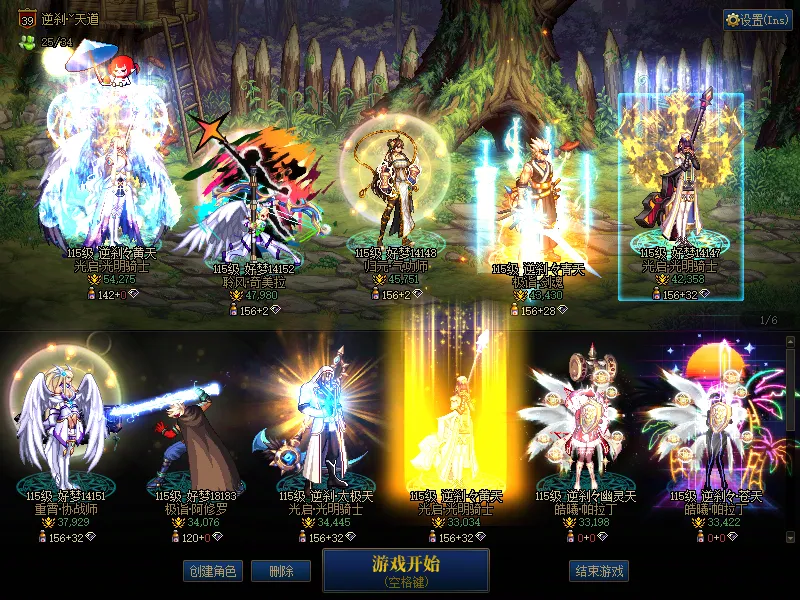This screenshot has height=600, width=800.
Task: Exit via the 结束游戏 button
Action: click(599, 571)
